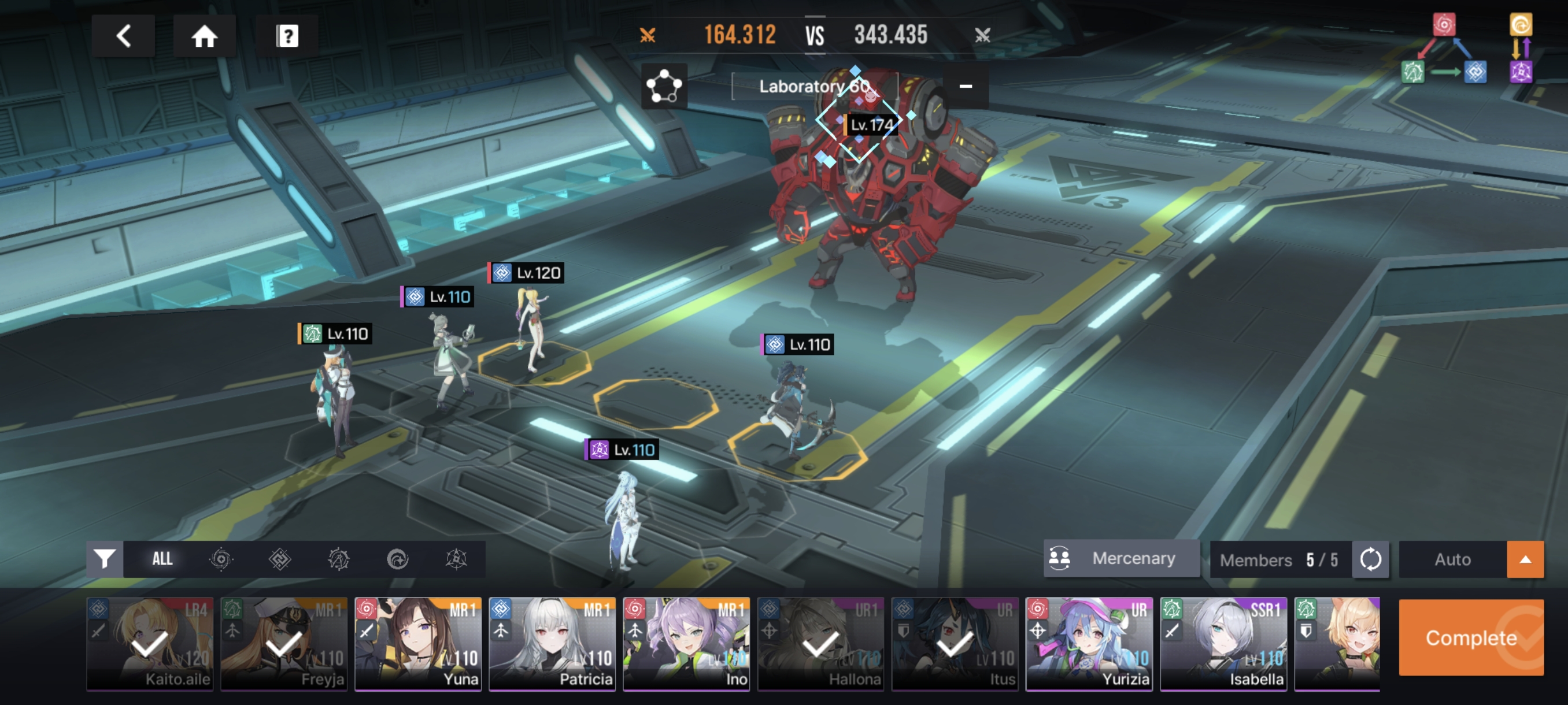The width and height of the screenshot is (1568, 705).
Task: Go back using the arrow button
Action: (x=124, y=36)
